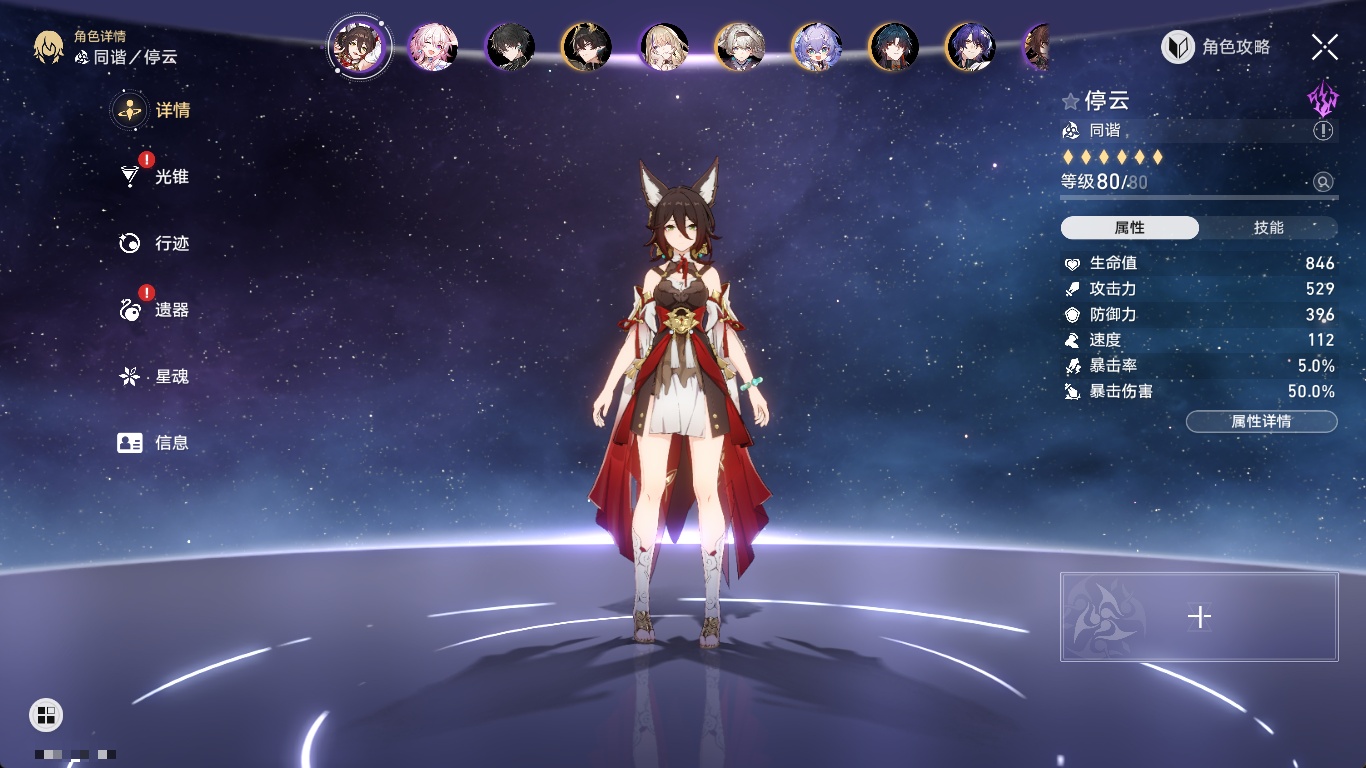This screenshot has width=1366, height=768.
Task: Click the purple lightning element icon
Action: 1323,99
